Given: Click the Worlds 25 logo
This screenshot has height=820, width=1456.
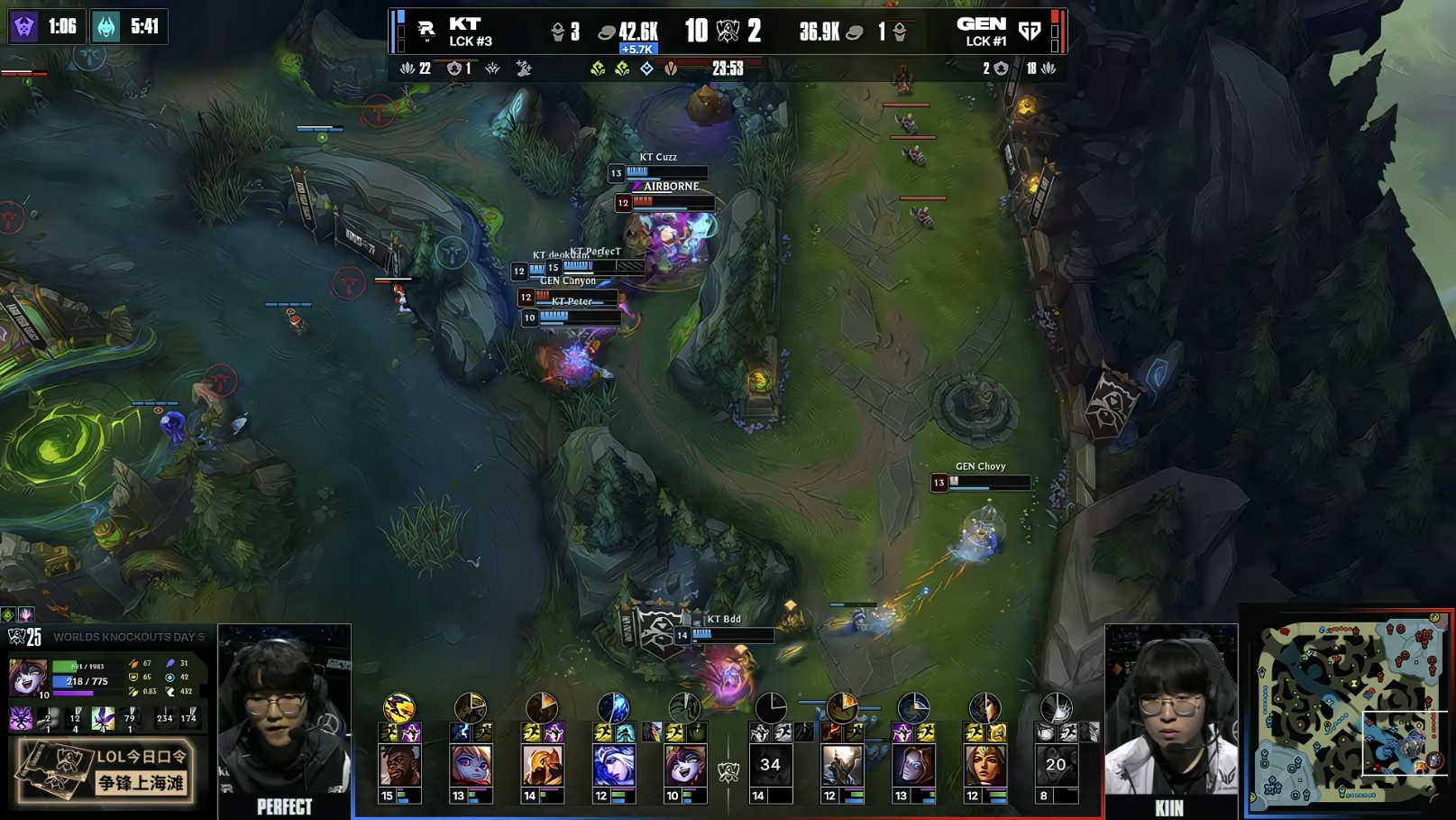Looking at the screenshot, I should pyautogui.click(x=25, y=637).
